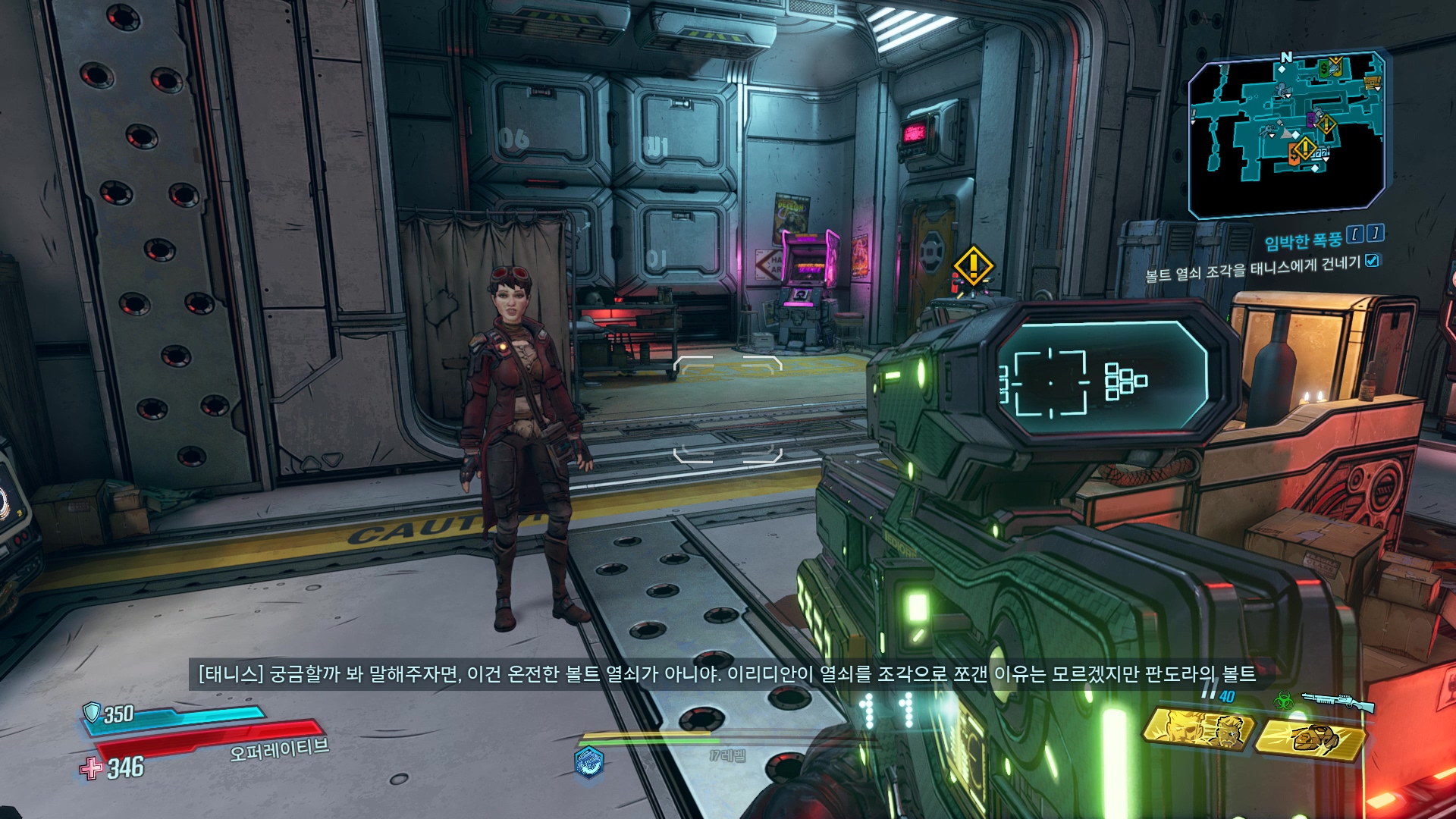The width and height of the screenshot is (1456, 819).
Task: Open the minimap in the corner
Action: click(1286, 130)
